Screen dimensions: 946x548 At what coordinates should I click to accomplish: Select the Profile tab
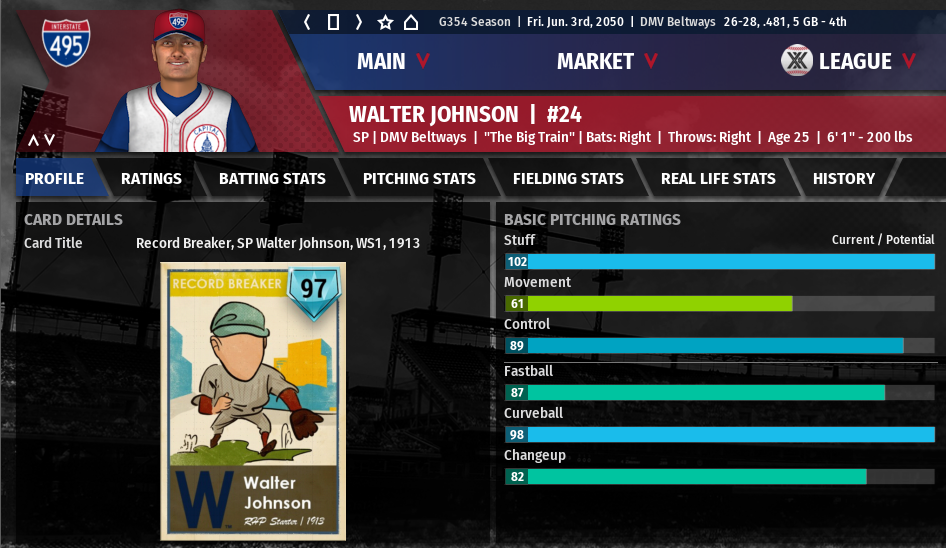54,178
